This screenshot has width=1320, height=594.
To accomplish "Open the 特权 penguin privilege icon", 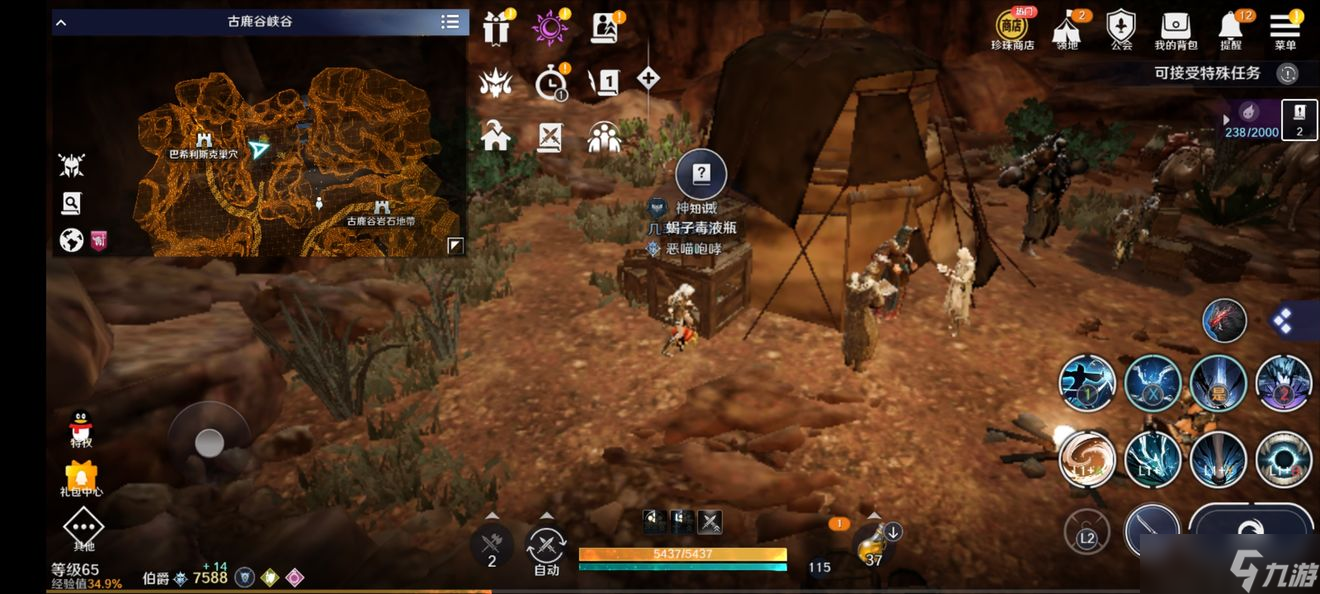I will 81,427.
